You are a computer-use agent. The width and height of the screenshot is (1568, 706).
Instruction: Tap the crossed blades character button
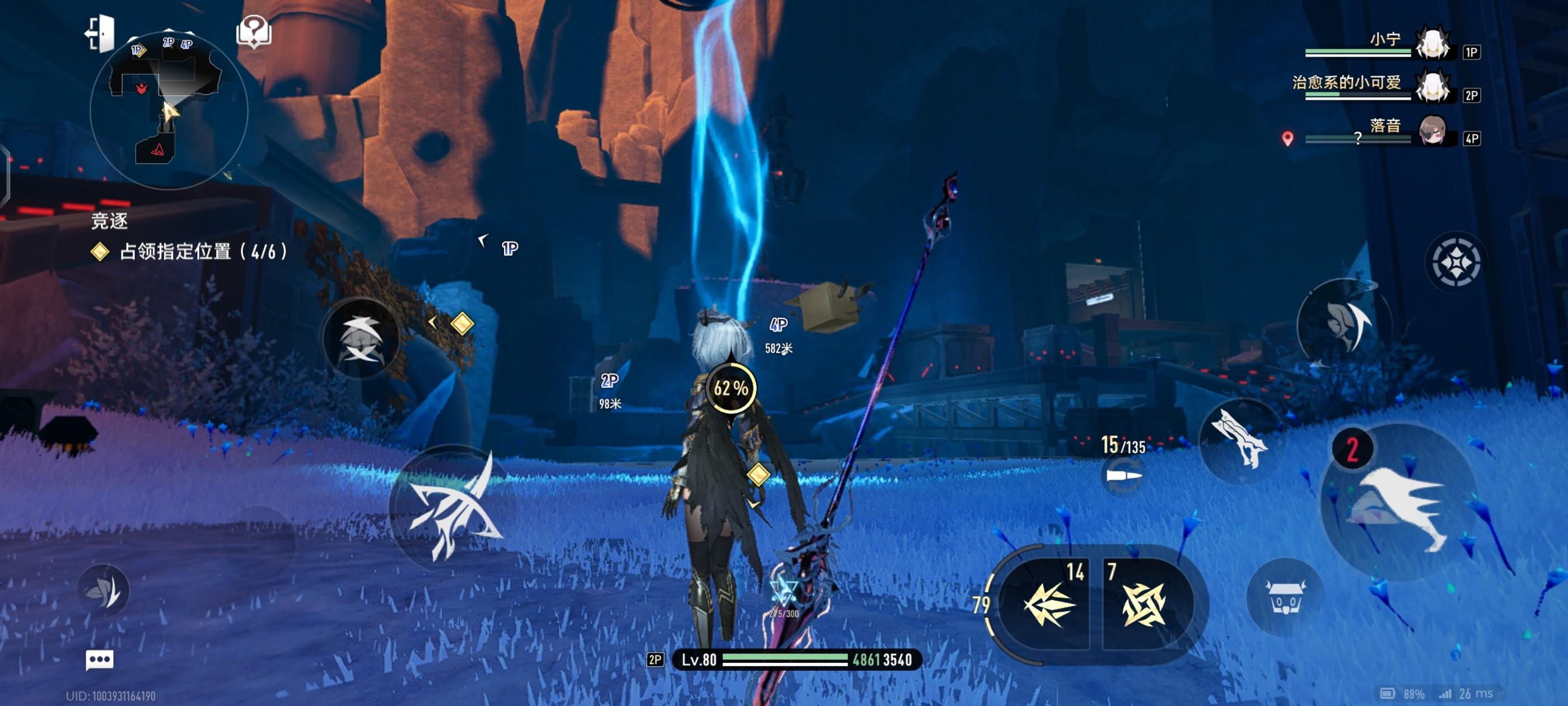pos(362,338)
